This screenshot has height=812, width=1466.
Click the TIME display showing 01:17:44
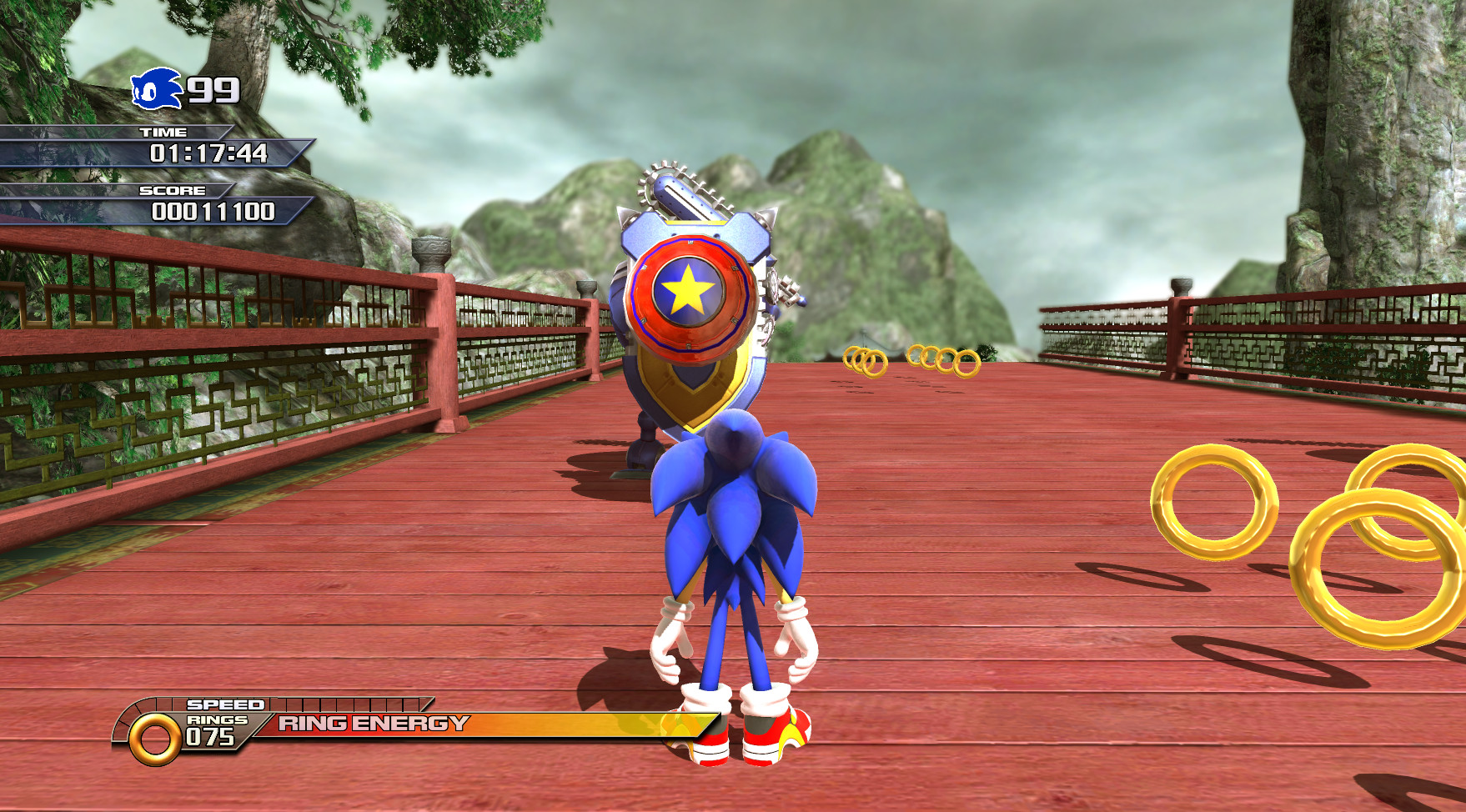click(208, 153)
